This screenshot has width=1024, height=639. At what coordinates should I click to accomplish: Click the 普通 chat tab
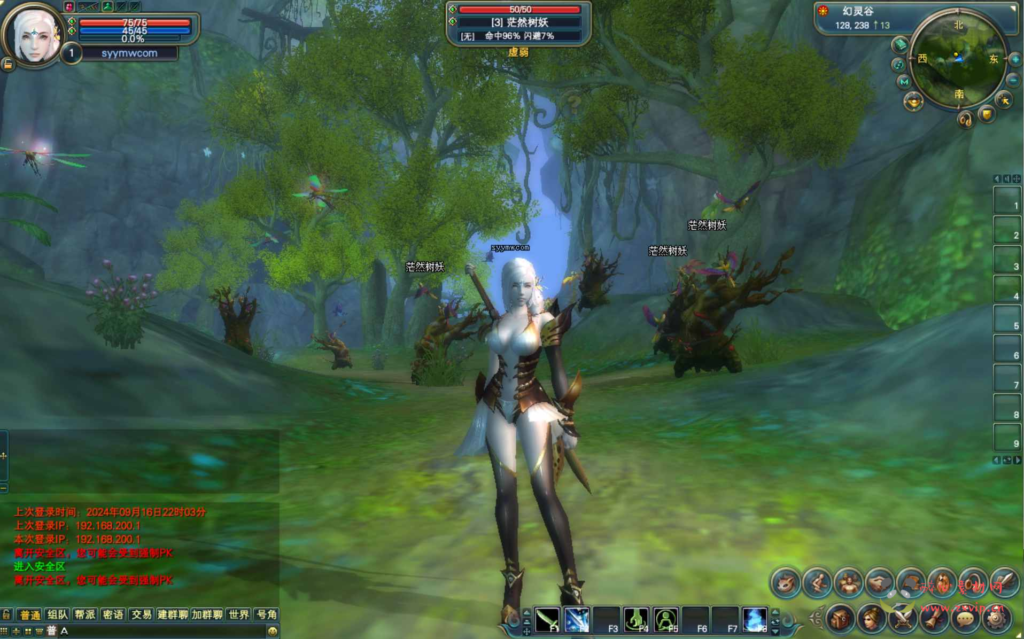coord(29,614)
